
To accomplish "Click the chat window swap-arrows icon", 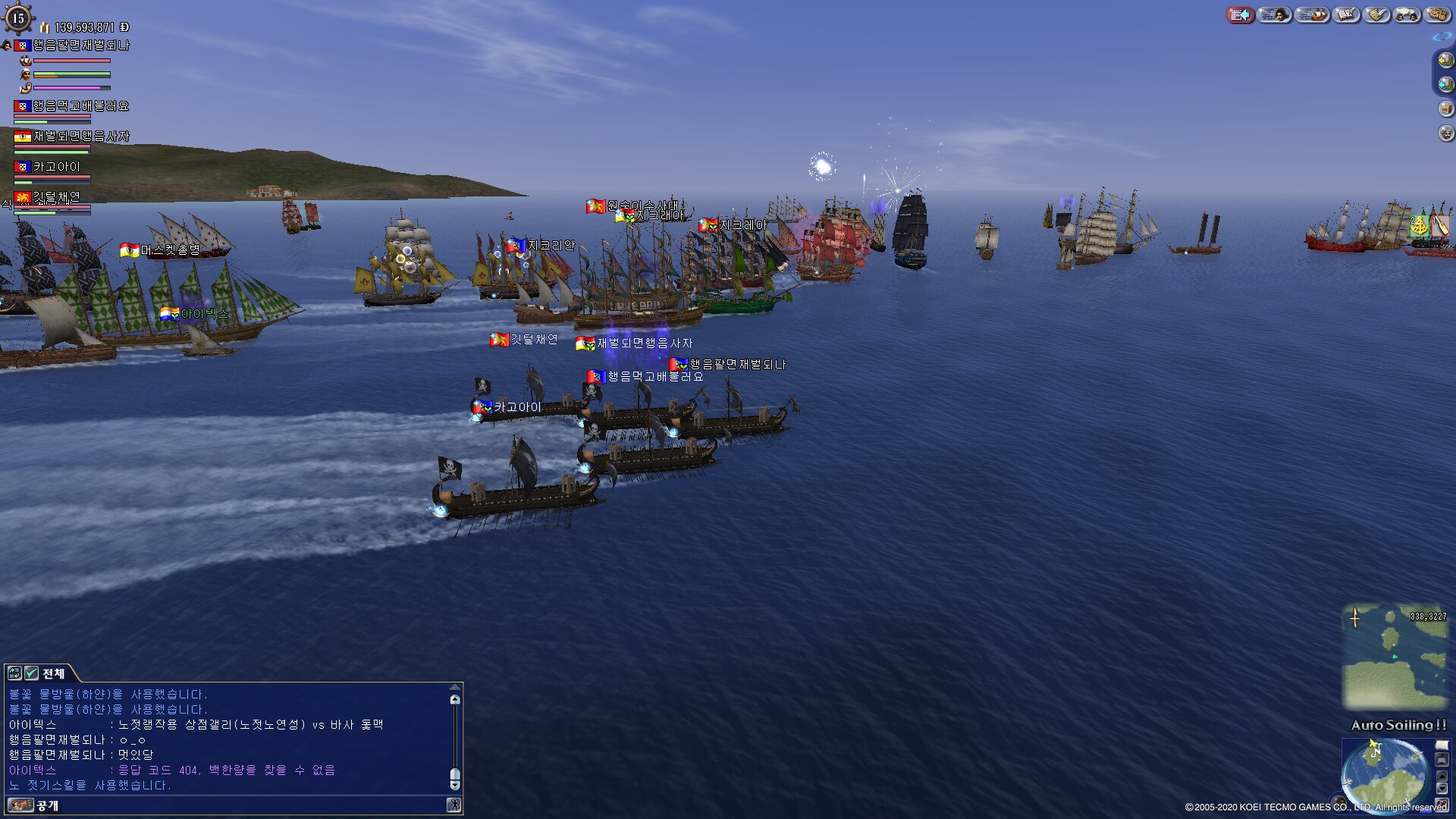I will 14,673.
